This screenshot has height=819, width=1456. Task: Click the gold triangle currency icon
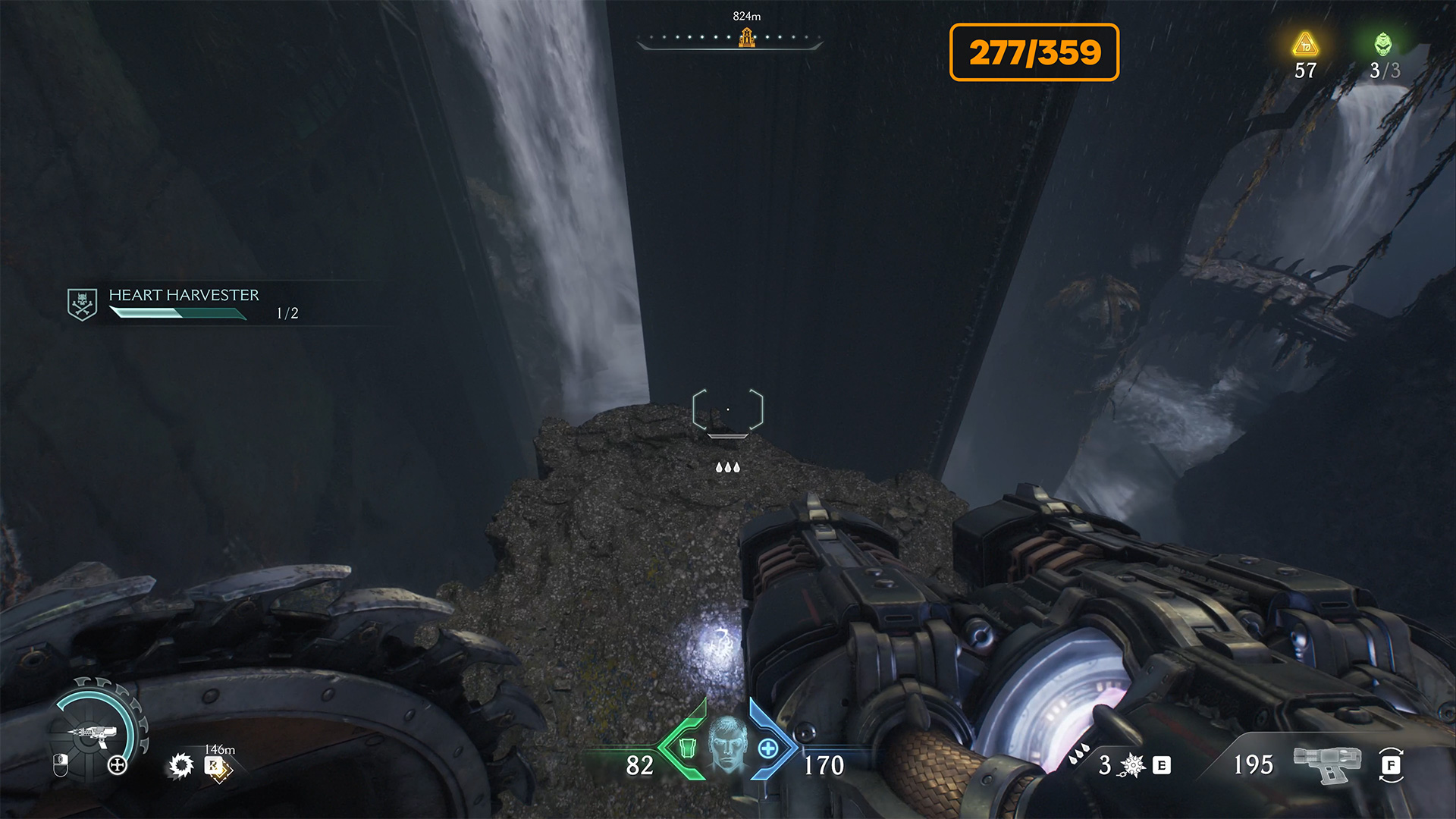[x=1305, y=45]
